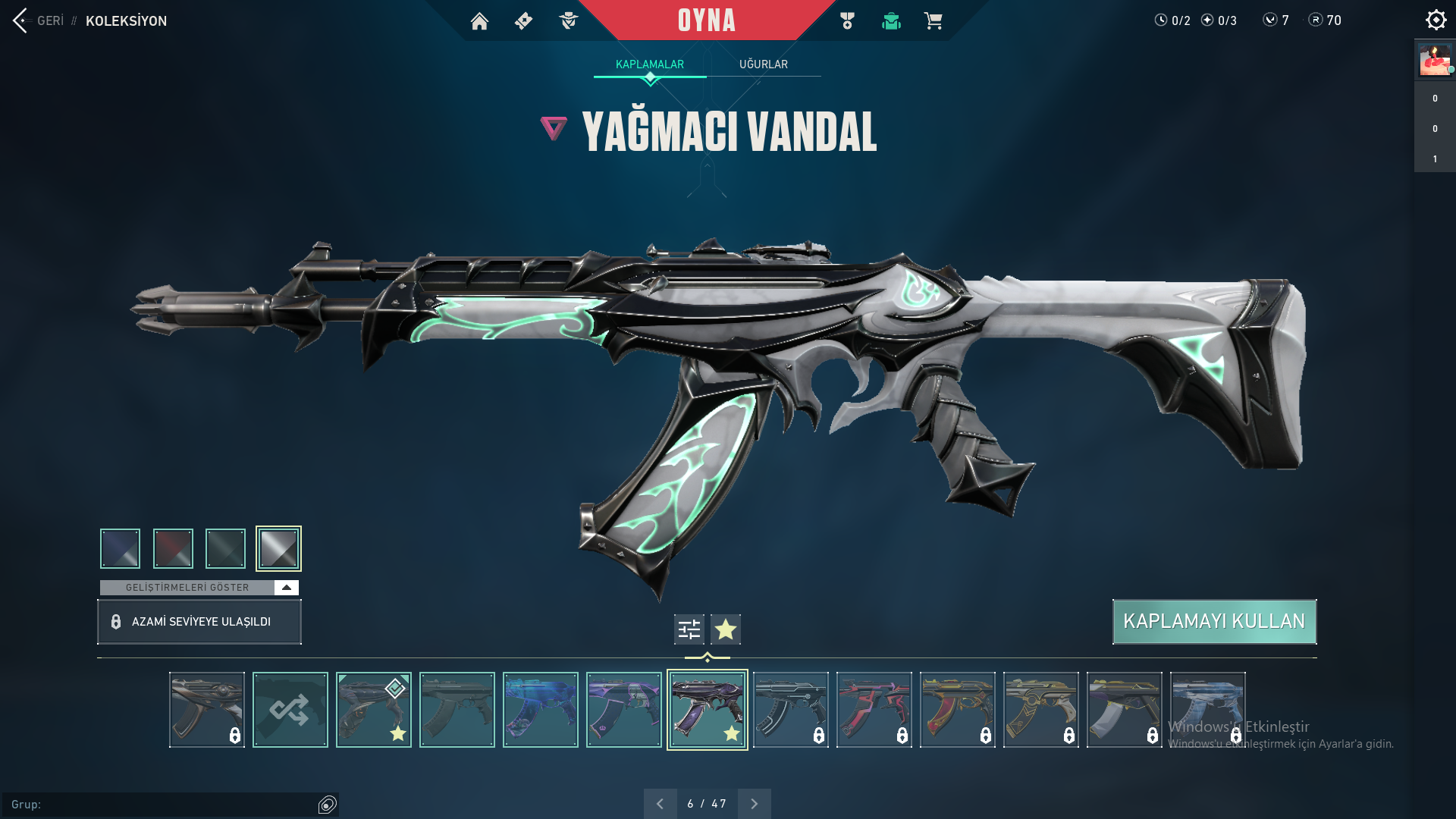Select the red variant color swatch
Image resolution: width=1456 pixels, height=819 pixels.
click(x=173, y=548)
